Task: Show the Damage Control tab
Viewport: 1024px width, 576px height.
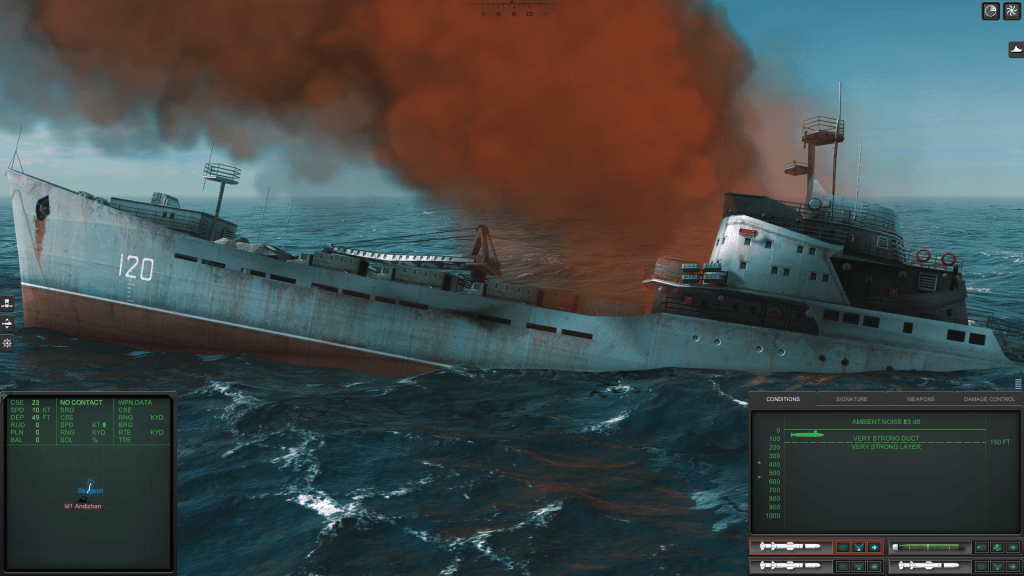Action: [988, 399]
